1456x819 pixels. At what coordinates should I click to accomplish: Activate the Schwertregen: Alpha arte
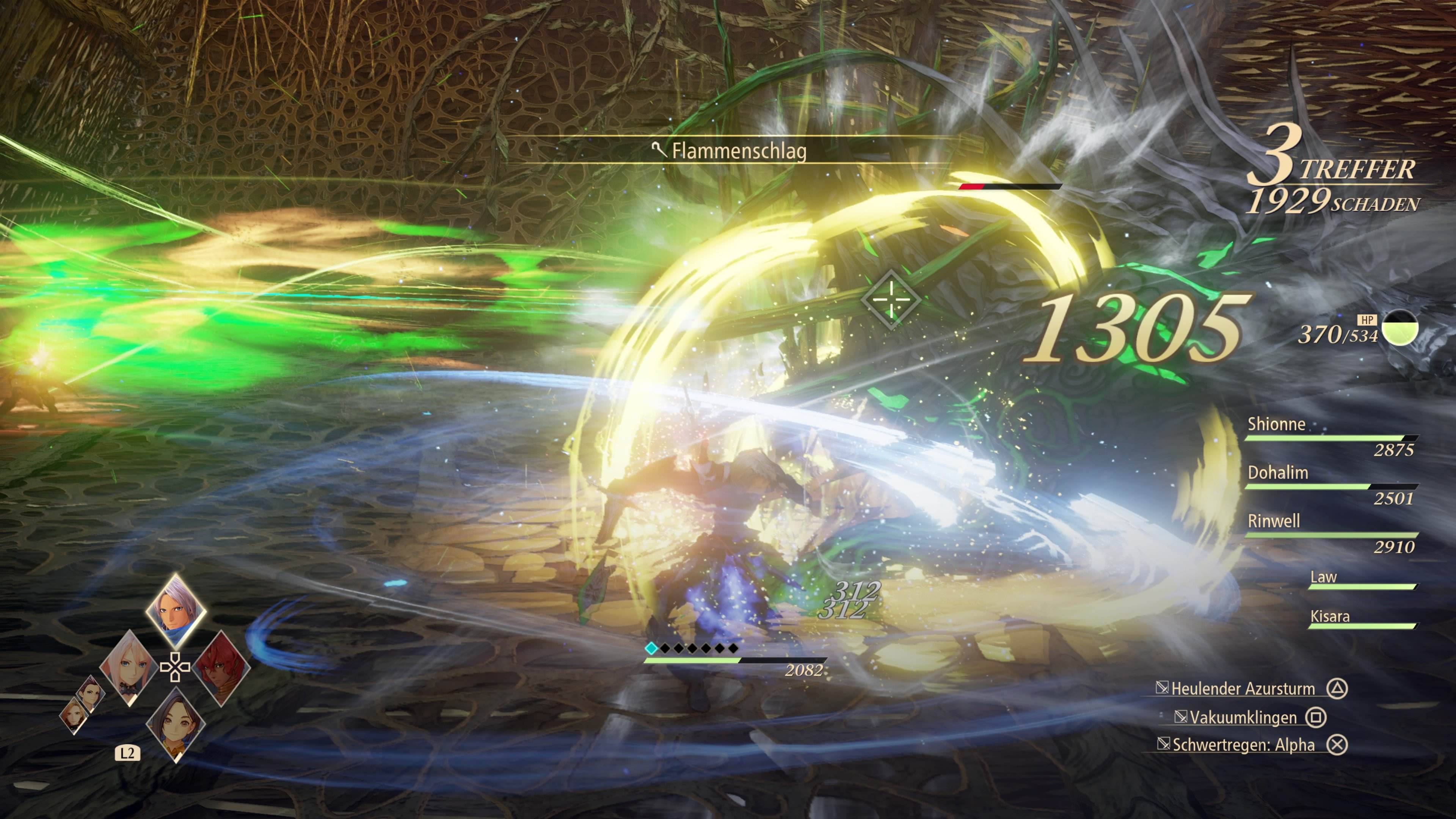tap(1243, 745)
